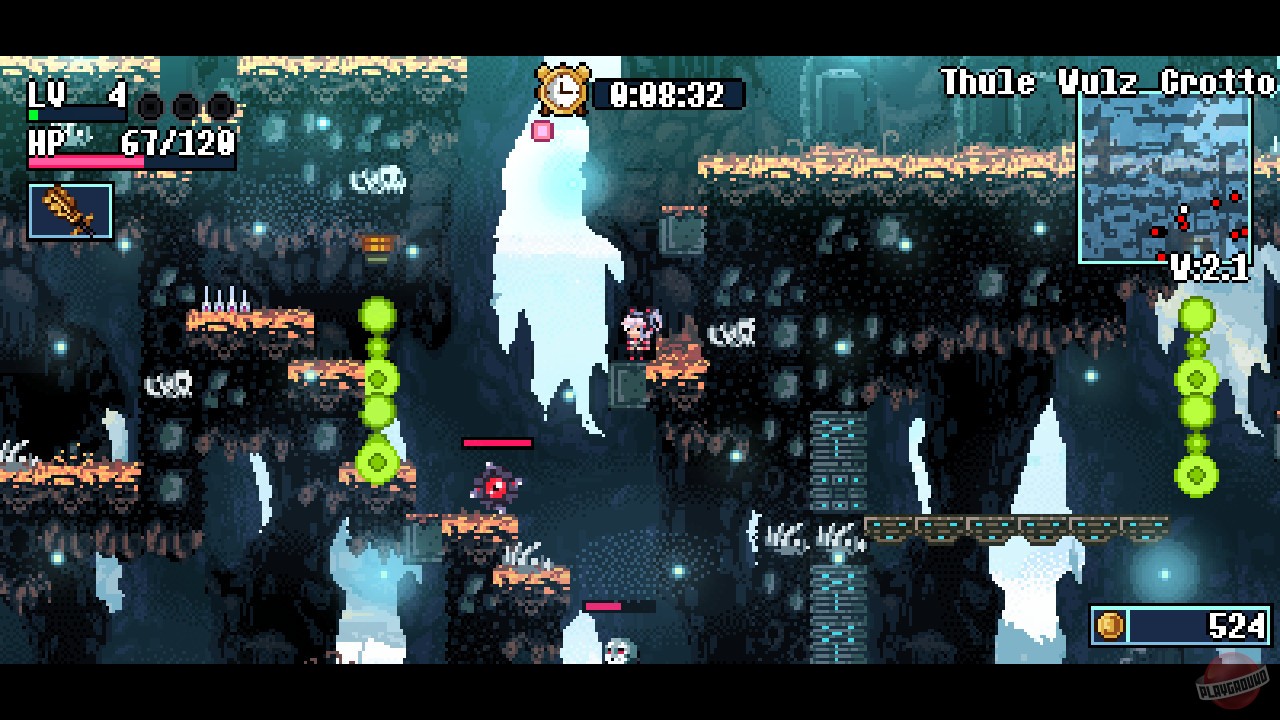Click the equipped weapon icon in HUD
Image resolution: width=1280 pixels, height=720 pixels.
pyautogui.click(x=68, y=210)
